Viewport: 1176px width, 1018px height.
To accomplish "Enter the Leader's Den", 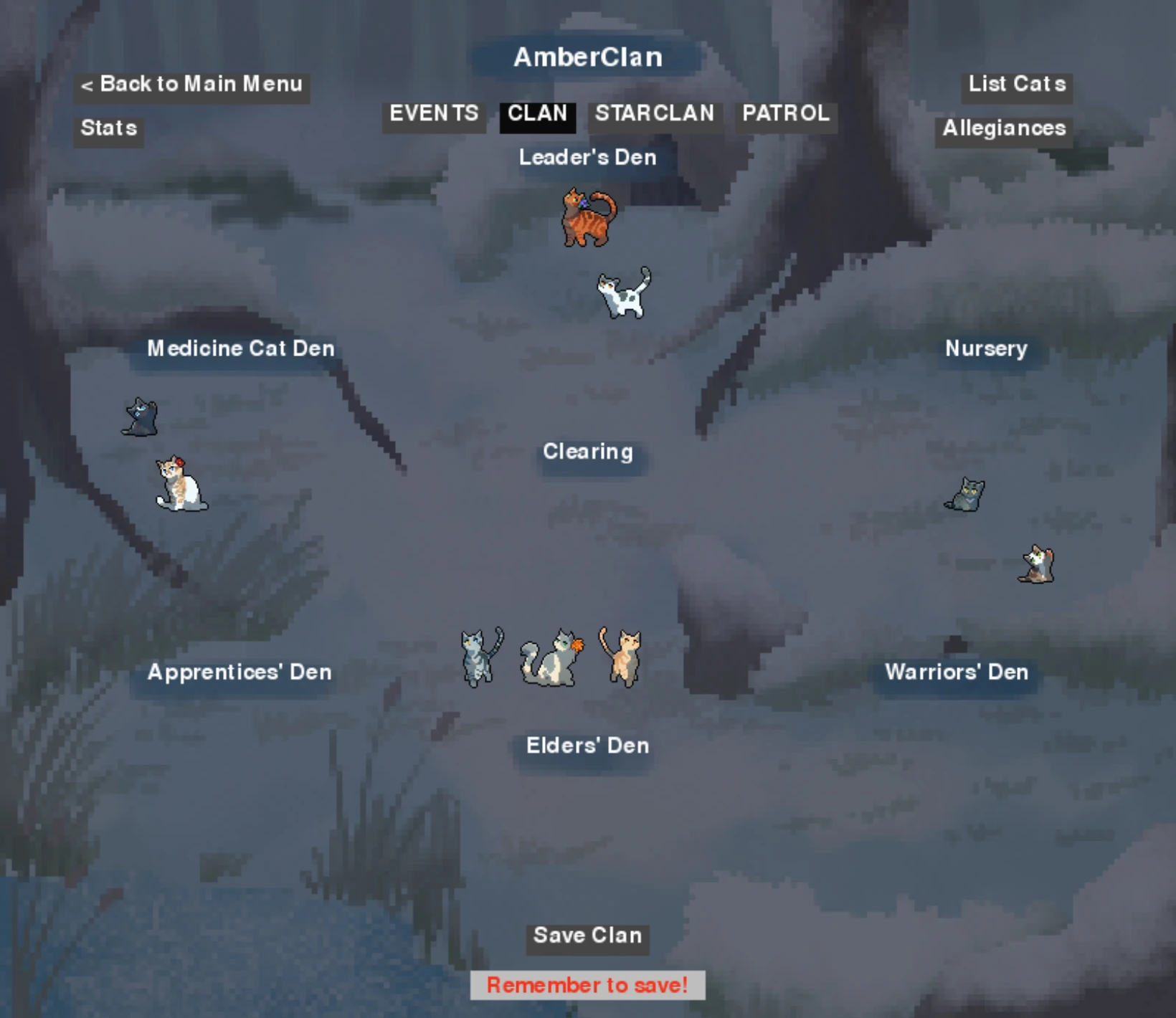I will [588, 157].
